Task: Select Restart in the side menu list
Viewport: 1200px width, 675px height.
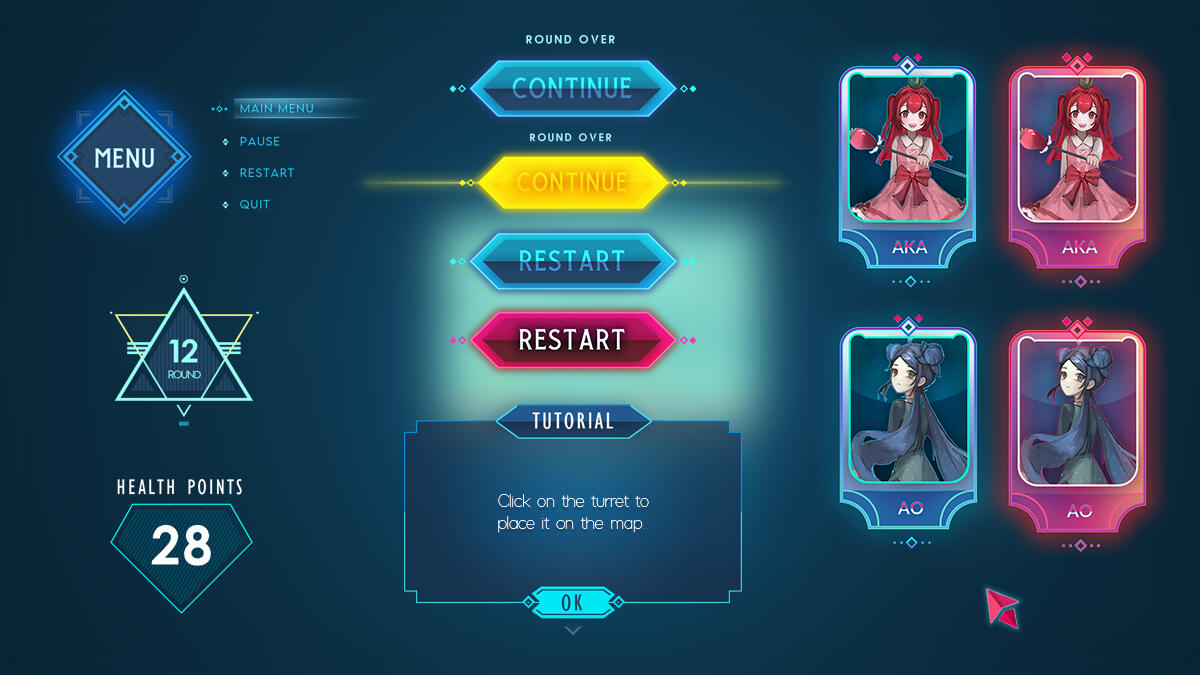Action: [266, 173]
